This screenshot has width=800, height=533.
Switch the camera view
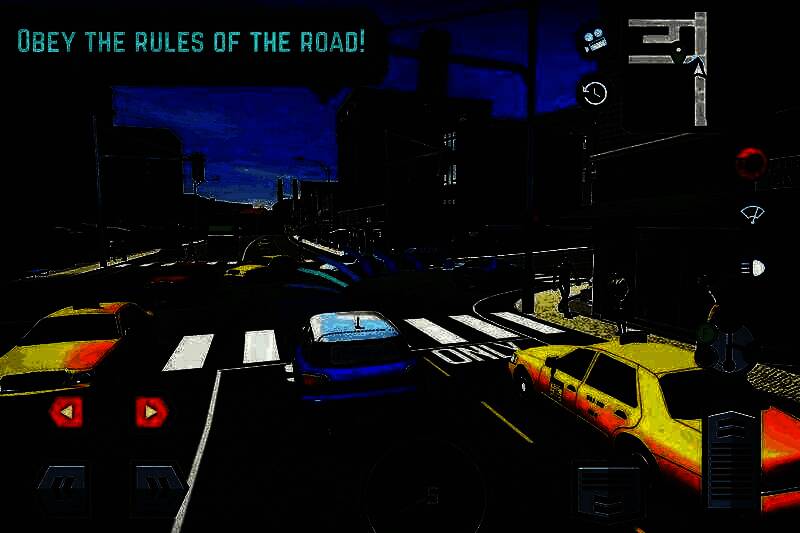pos(595,41)
